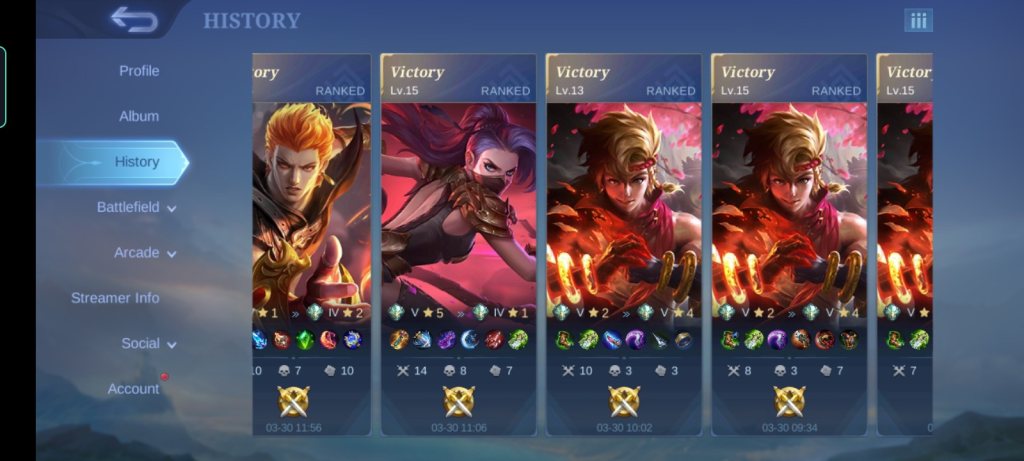The height and width of the screenshot is (461, 1024).
Task: Toggle the list view icon at top right
Action: (x=918, y=20)
